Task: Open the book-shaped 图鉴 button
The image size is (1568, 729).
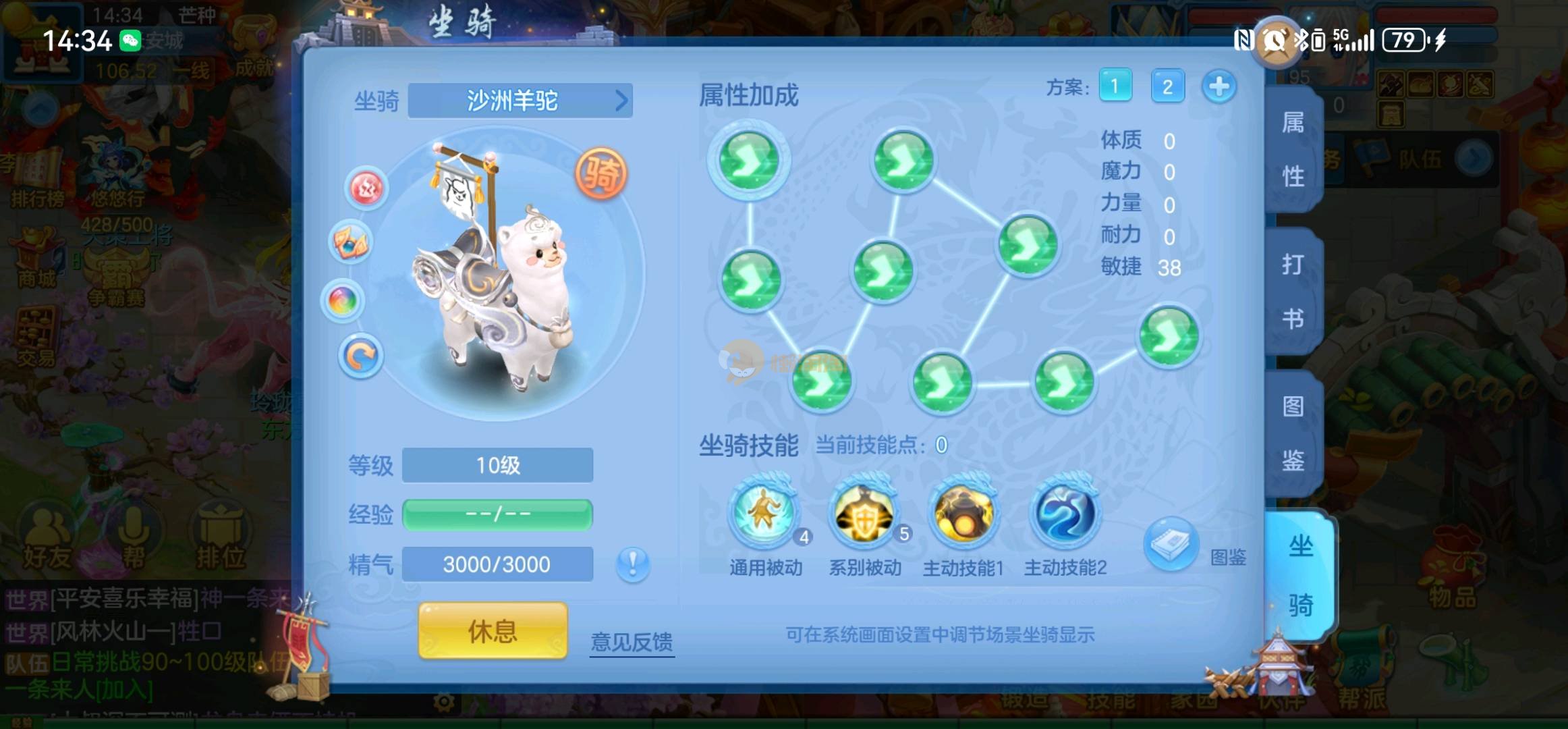Action: [1171, 544]
